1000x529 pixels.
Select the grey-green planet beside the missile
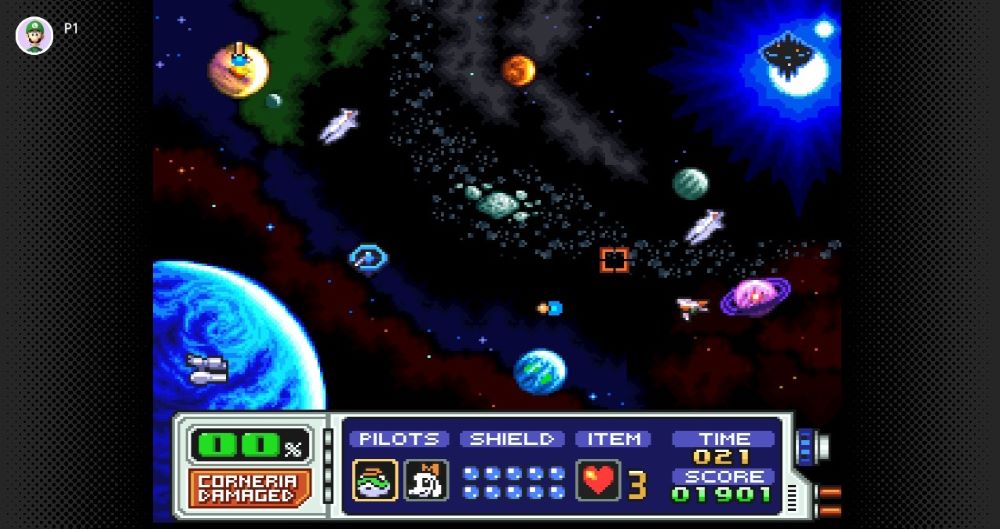point(690,184)
